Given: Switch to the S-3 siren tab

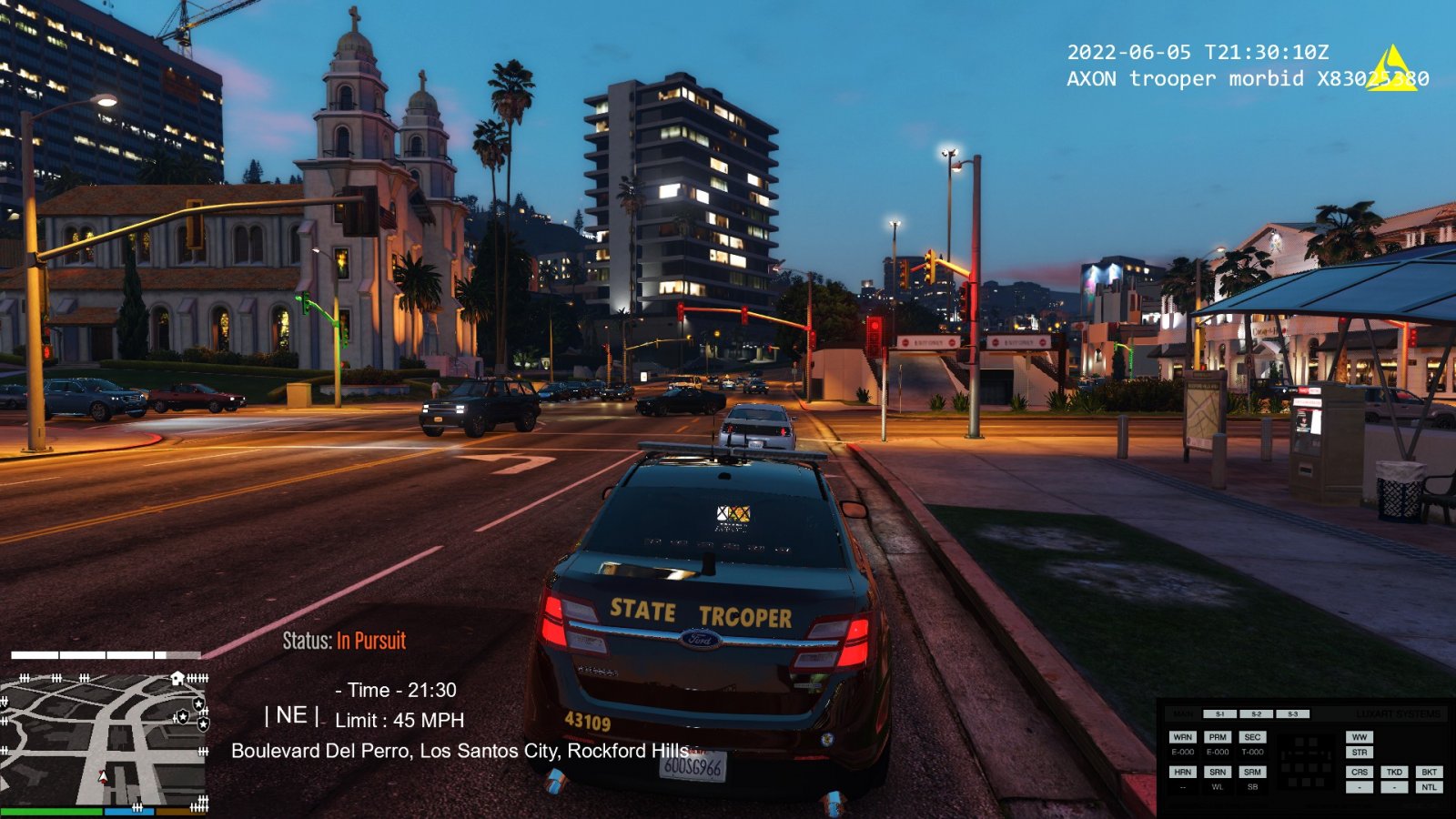Looking at the screenshot, I should 1292,714.
